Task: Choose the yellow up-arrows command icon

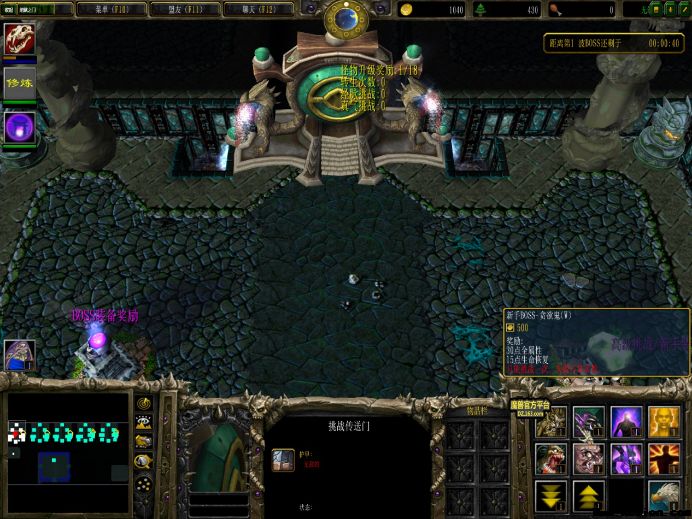Action: tap(588, 494)
